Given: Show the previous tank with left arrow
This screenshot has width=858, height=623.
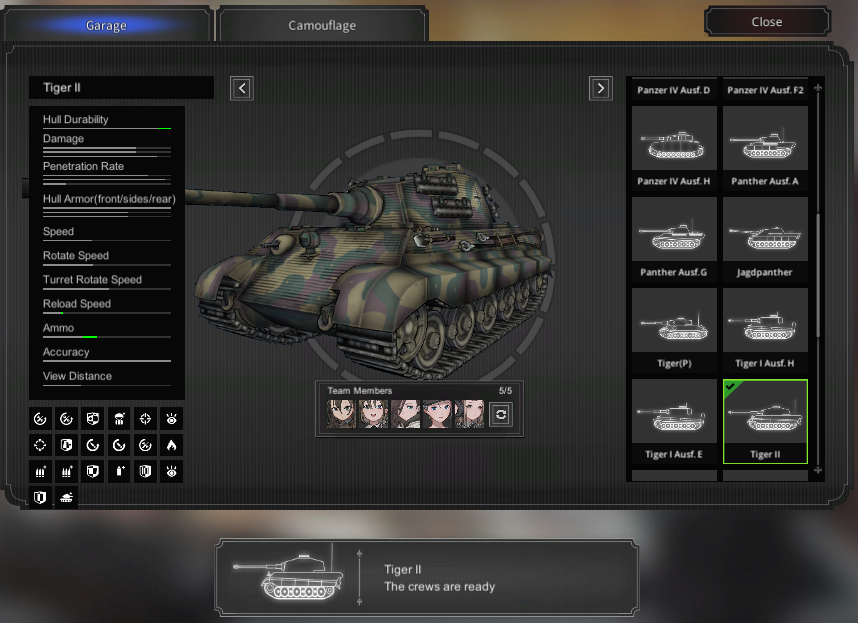Looking at the screenshot, I should pos(241,88).
